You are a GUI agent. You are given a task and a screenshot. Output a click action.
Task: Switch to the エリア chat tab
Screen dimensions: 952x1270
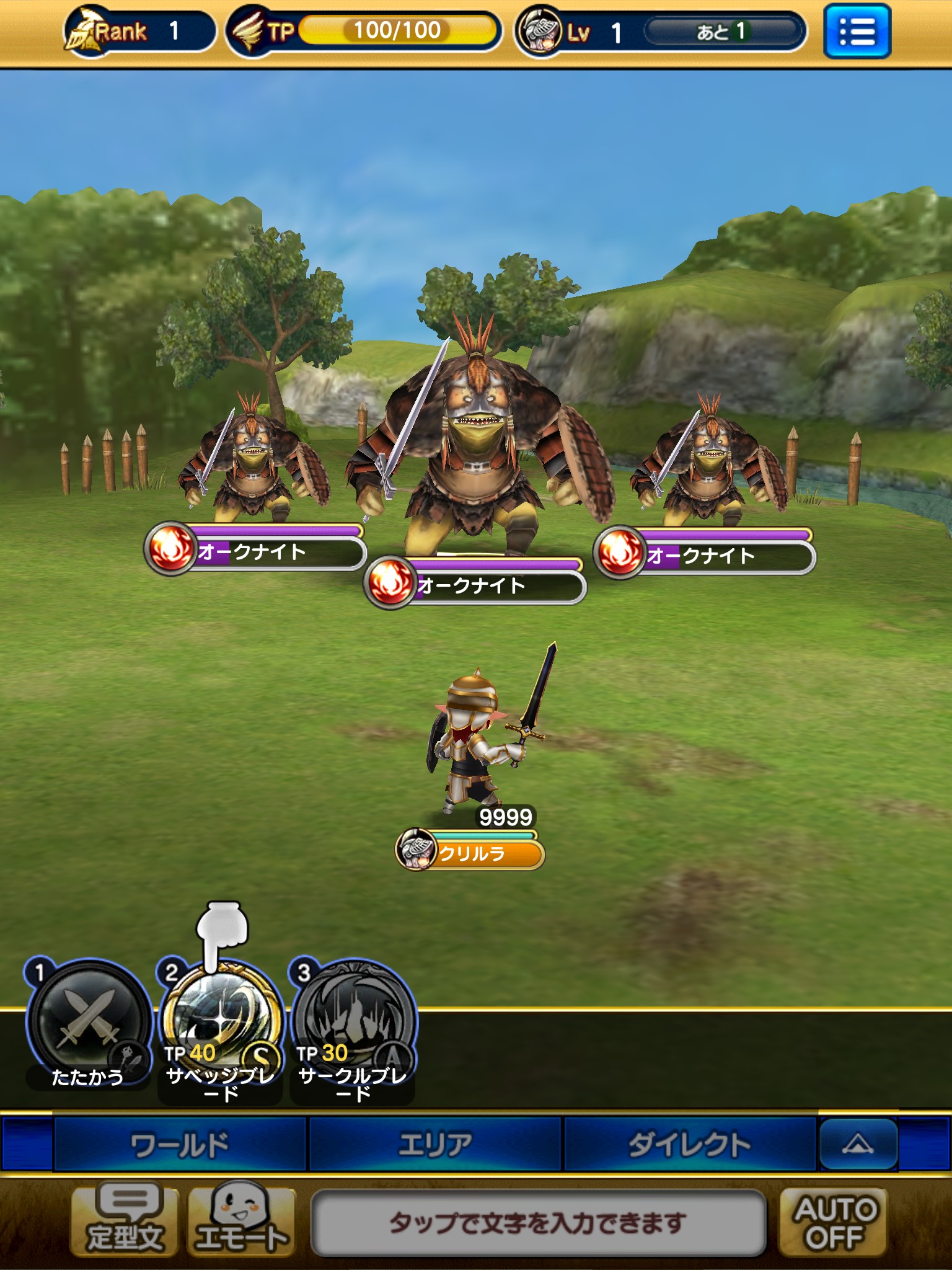point(435,1145)
